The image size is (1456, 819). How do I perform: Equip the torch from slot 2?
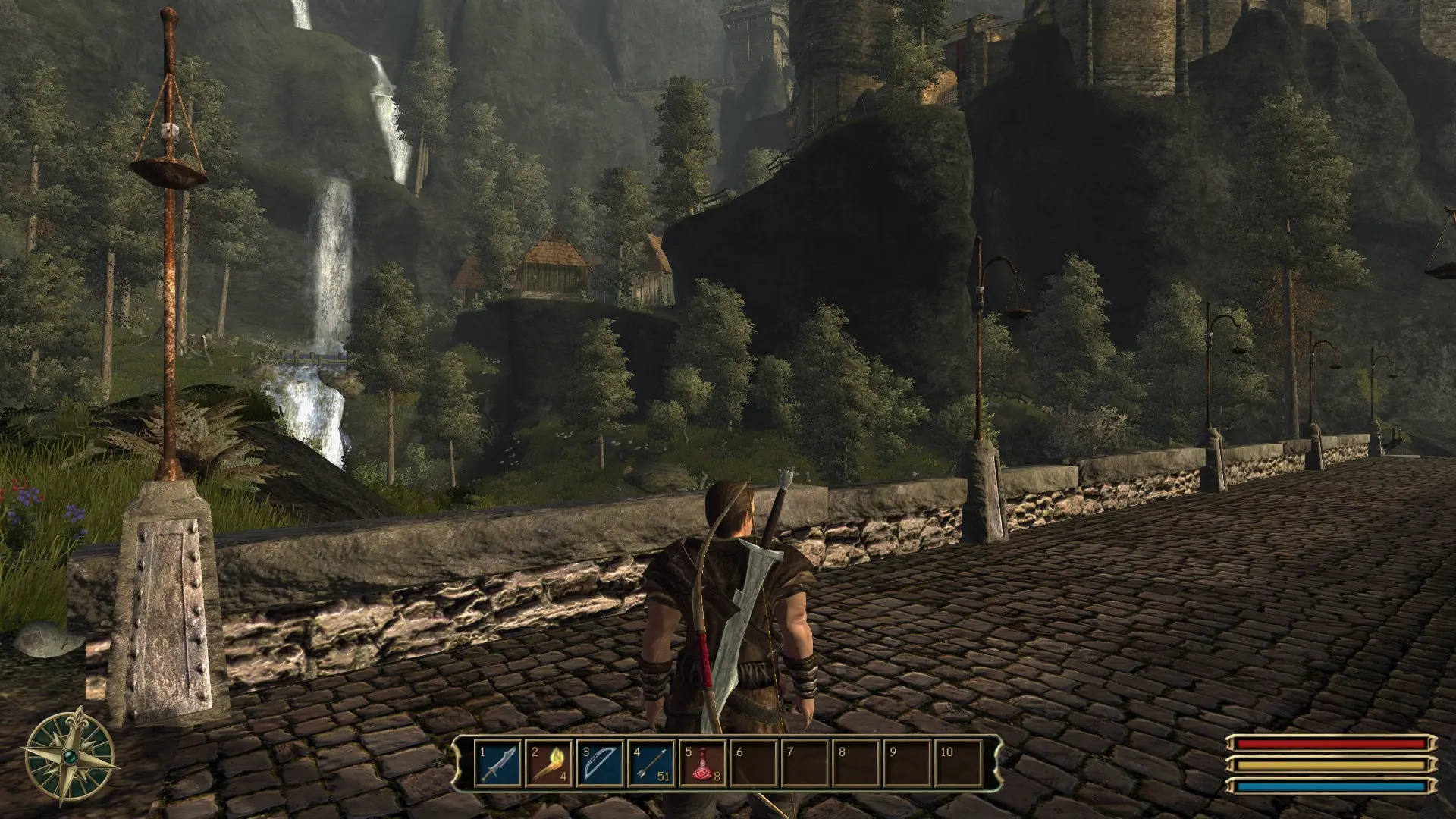coord(550,764)
